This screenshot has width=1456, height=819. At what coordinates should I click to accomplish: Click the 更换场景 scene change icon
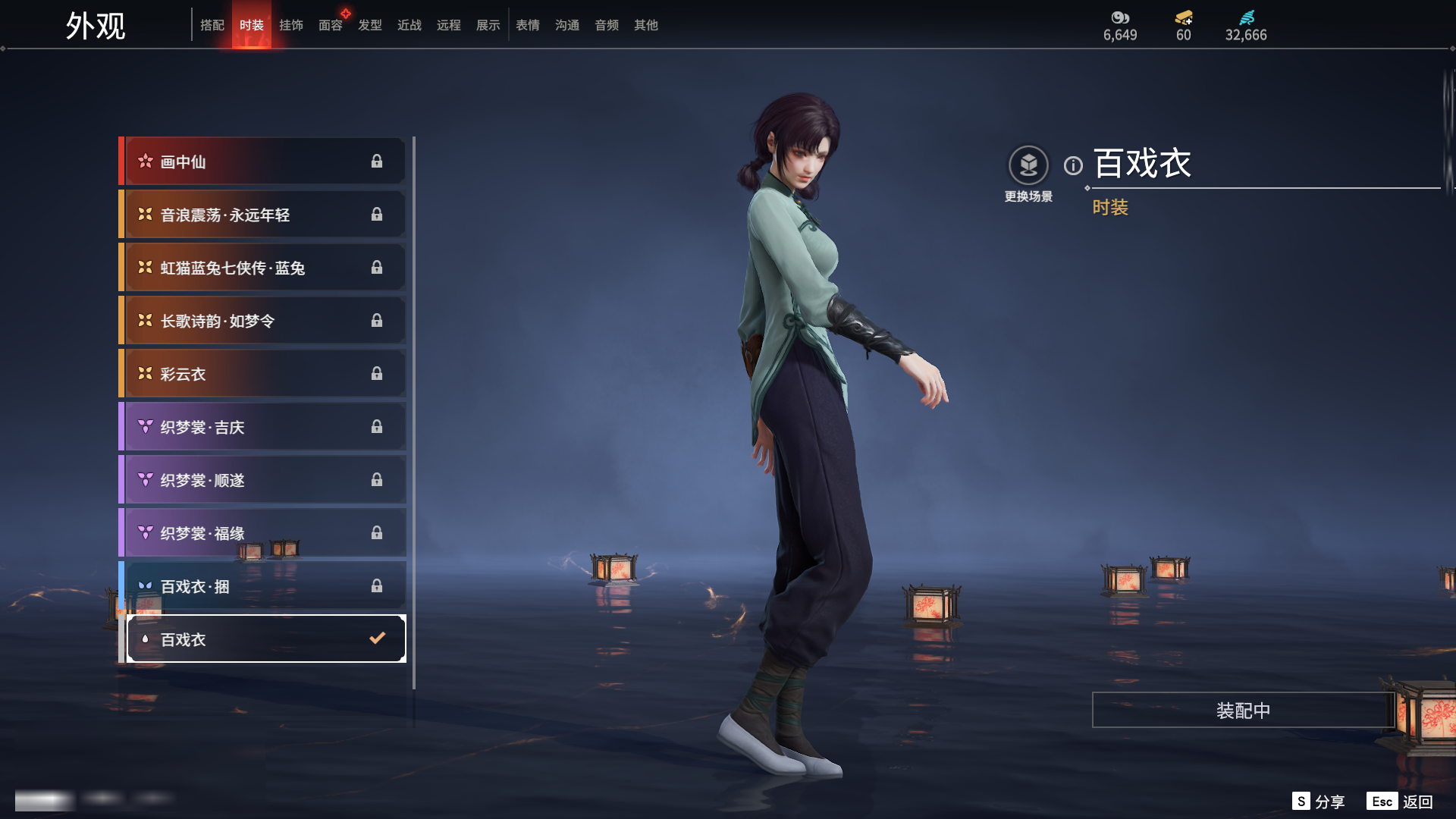click(x=1028, y=165)
